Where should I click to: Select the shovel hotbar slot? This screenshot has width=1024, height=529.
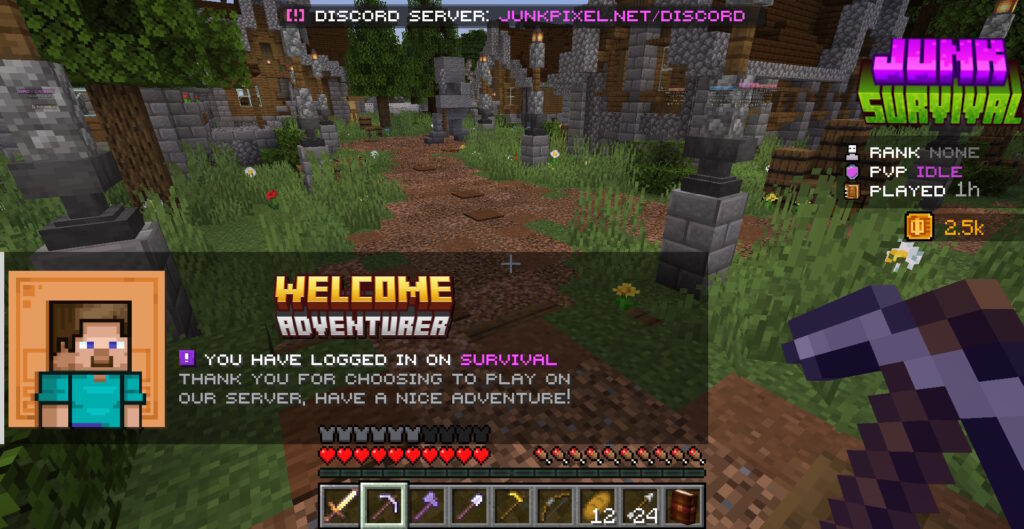(469, 505)
